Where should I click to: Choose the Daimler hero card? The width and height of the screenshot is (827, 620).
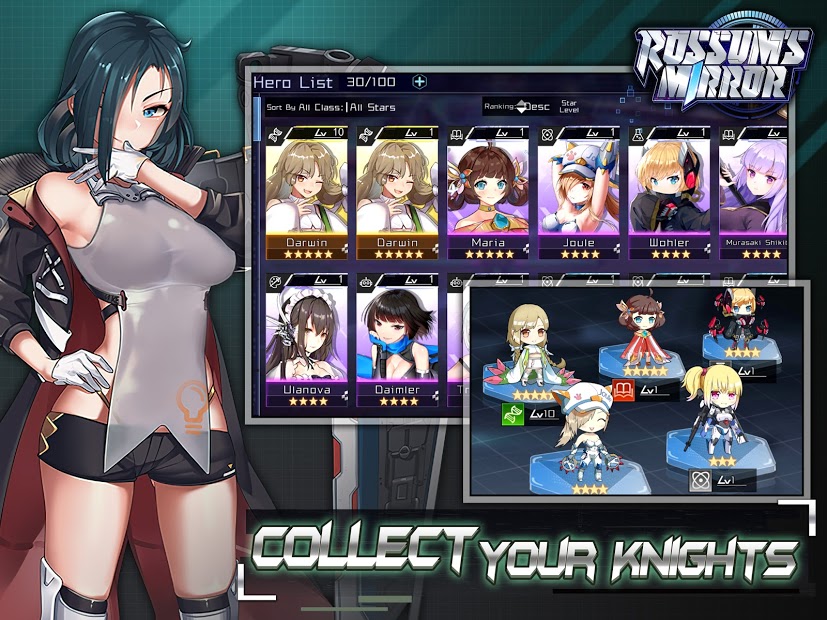click(x=397, y=340)
